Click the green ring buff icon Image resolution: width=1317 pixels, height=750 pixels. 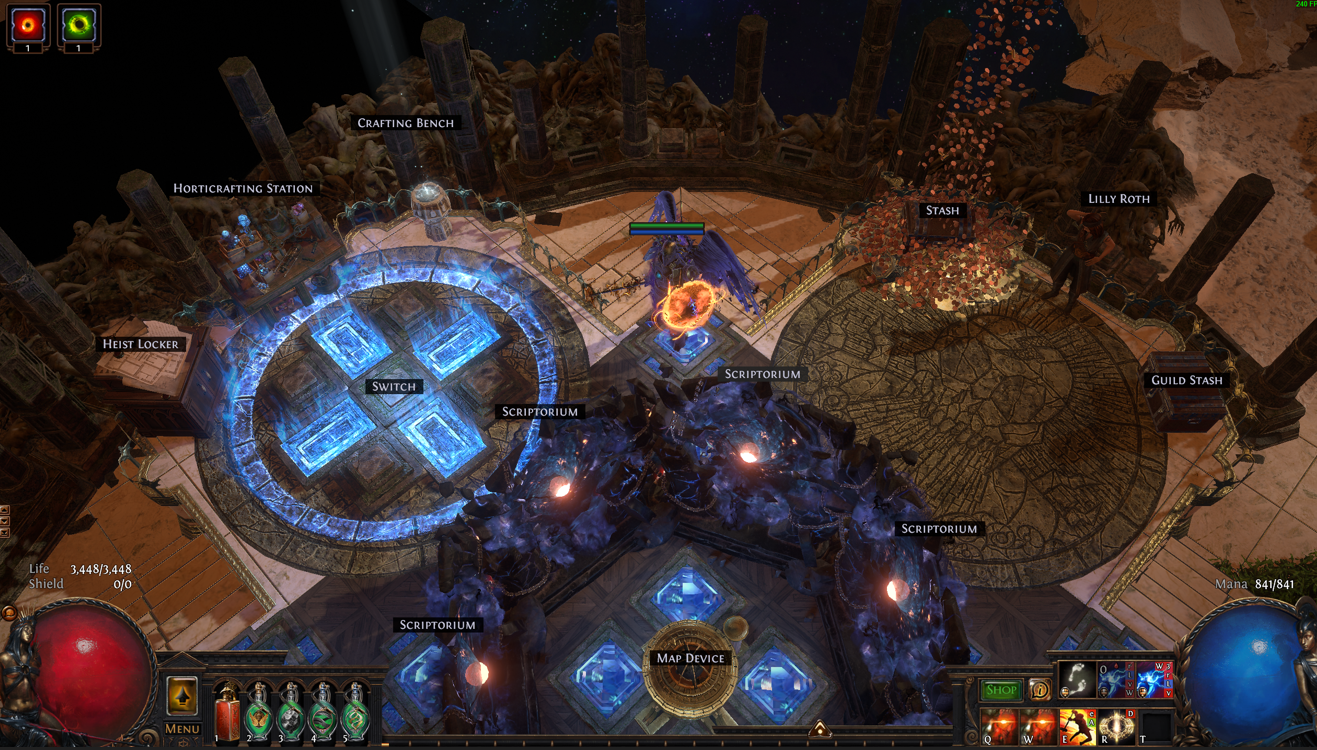(x=78, y=24)
